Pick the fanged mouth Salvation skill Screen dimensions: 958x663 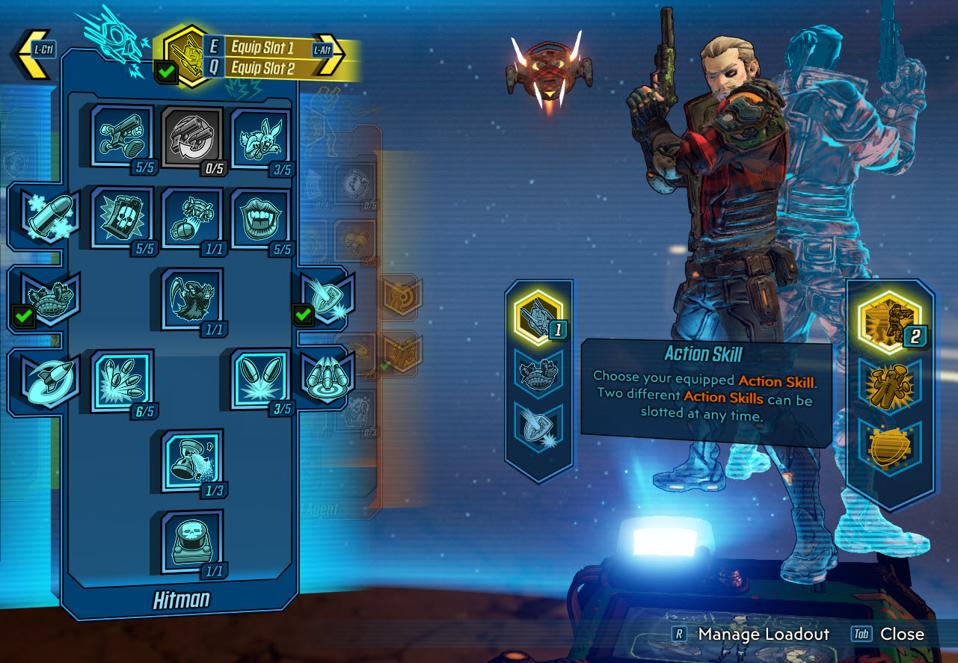coord(262,217)
